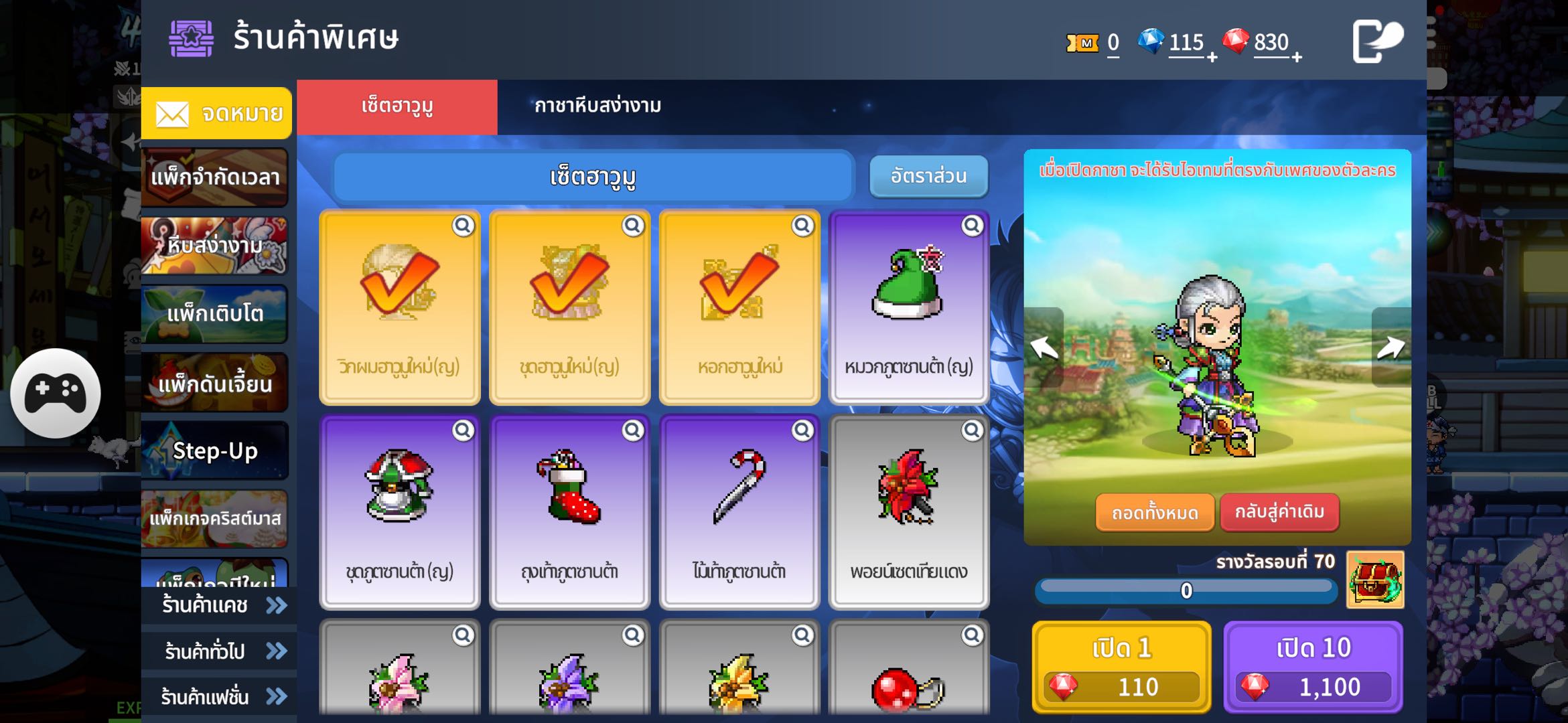Switch to the กาชาหีบสง่างาม tab
Viewport: 1568px width, 723px height.
pos(597,106)
